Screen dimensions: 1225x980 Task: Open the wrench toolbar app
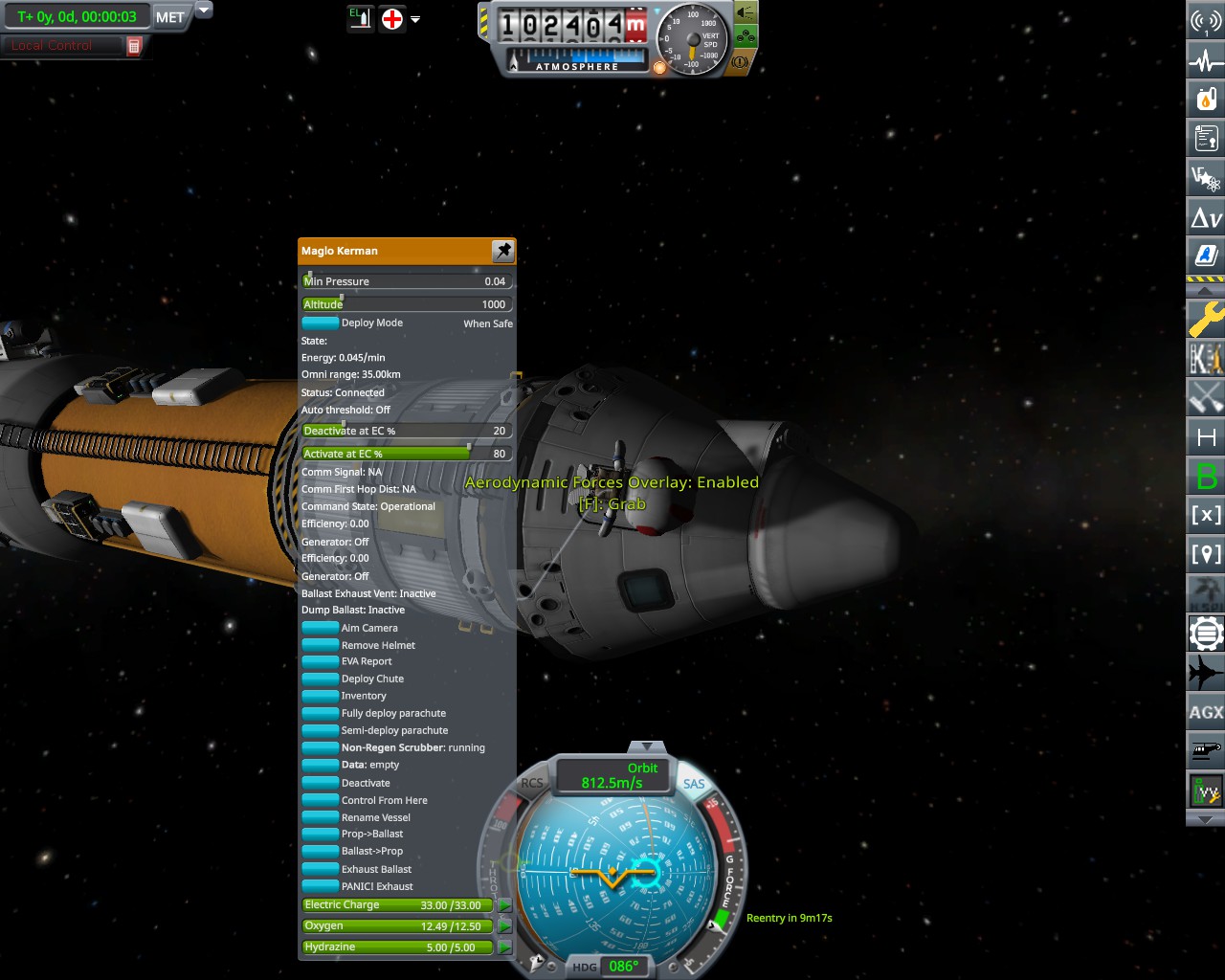pos(1206,319)
